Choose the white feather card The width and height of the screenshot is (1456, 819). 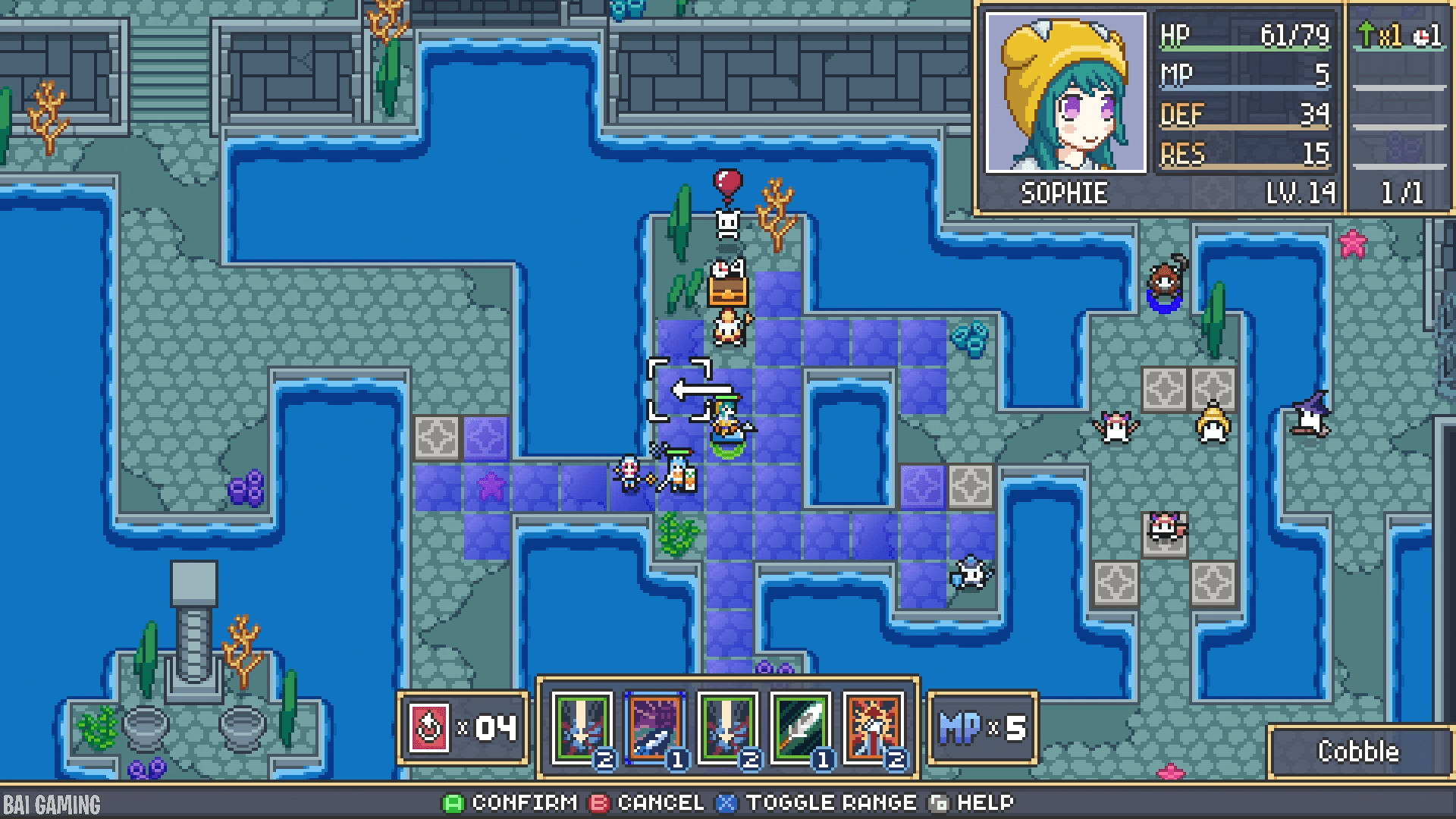tap(801, 728)
